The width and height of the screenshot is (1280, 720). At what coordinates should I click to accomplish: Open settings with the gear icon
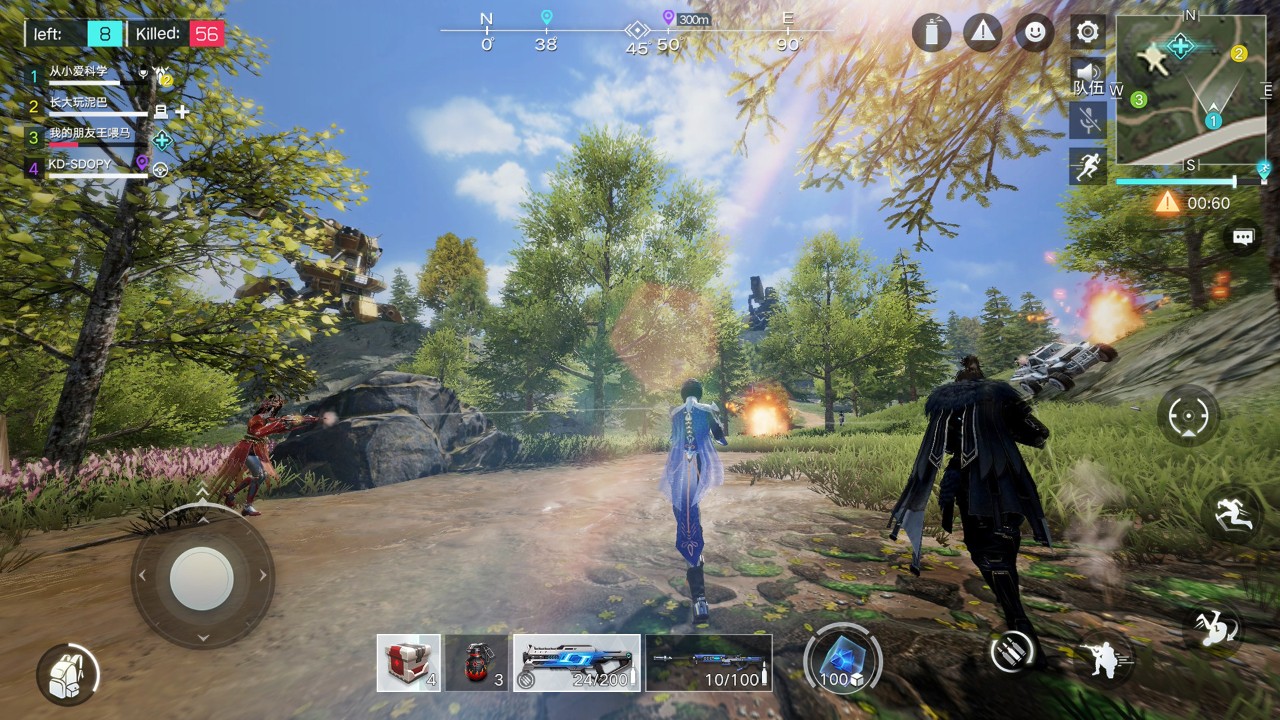click(1087, 33)
